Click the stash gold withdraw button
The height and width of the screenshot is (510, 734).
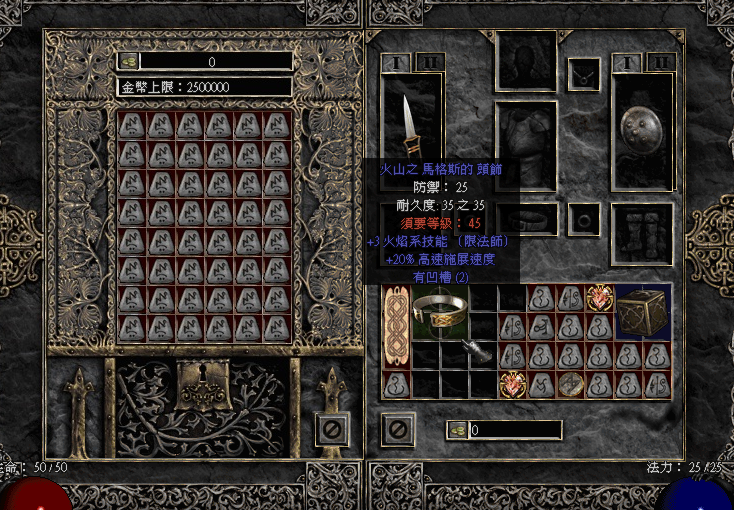pyautogui.click(x=129, y=61)
